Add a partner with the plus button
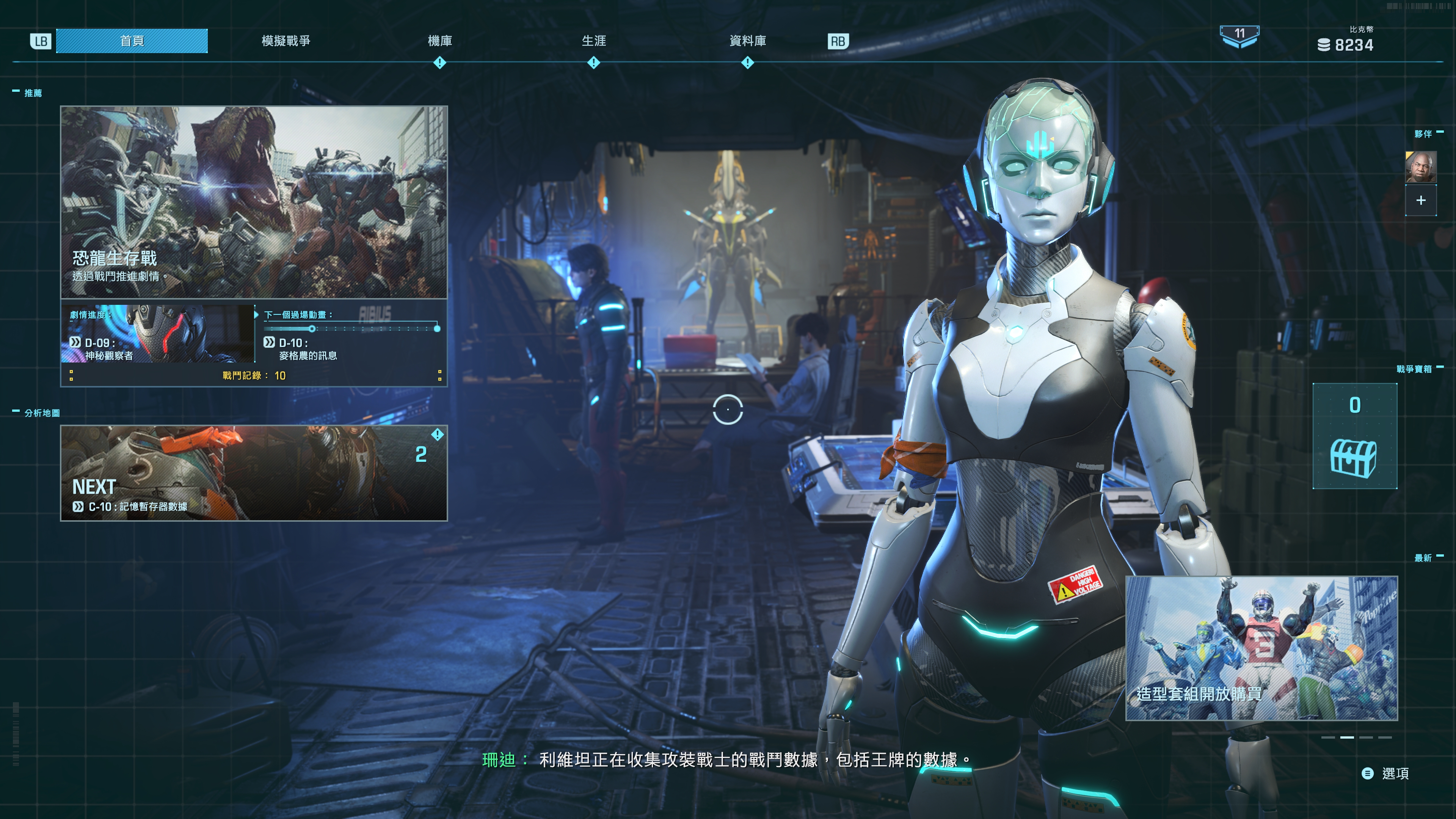This screenshot has width=1456, height=819. point(1420,201)
